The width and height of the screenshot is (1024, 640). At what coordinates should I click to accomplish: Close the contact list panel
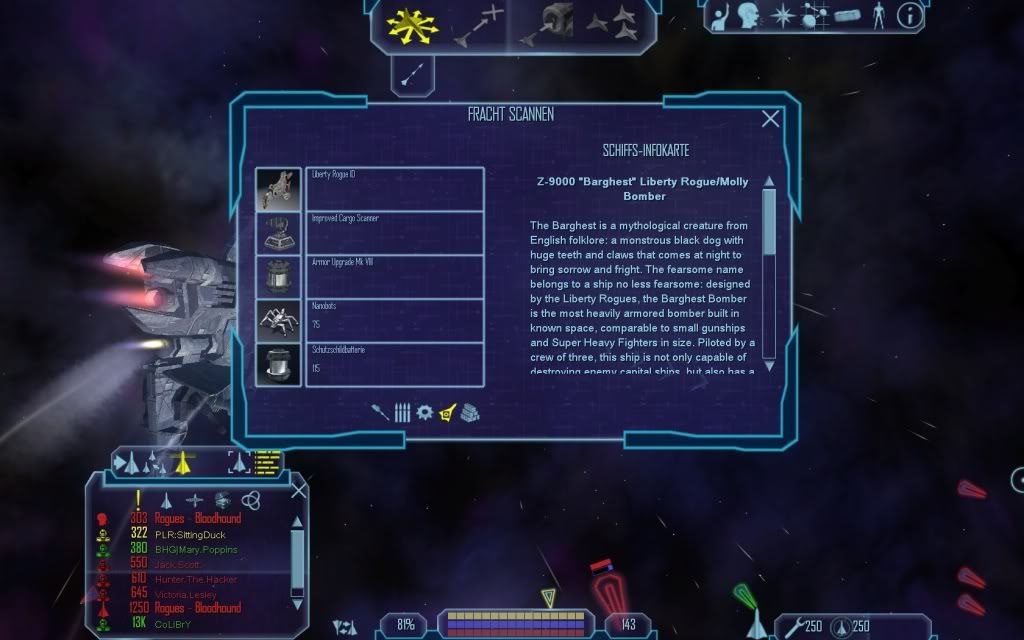(x=298, y=490)
